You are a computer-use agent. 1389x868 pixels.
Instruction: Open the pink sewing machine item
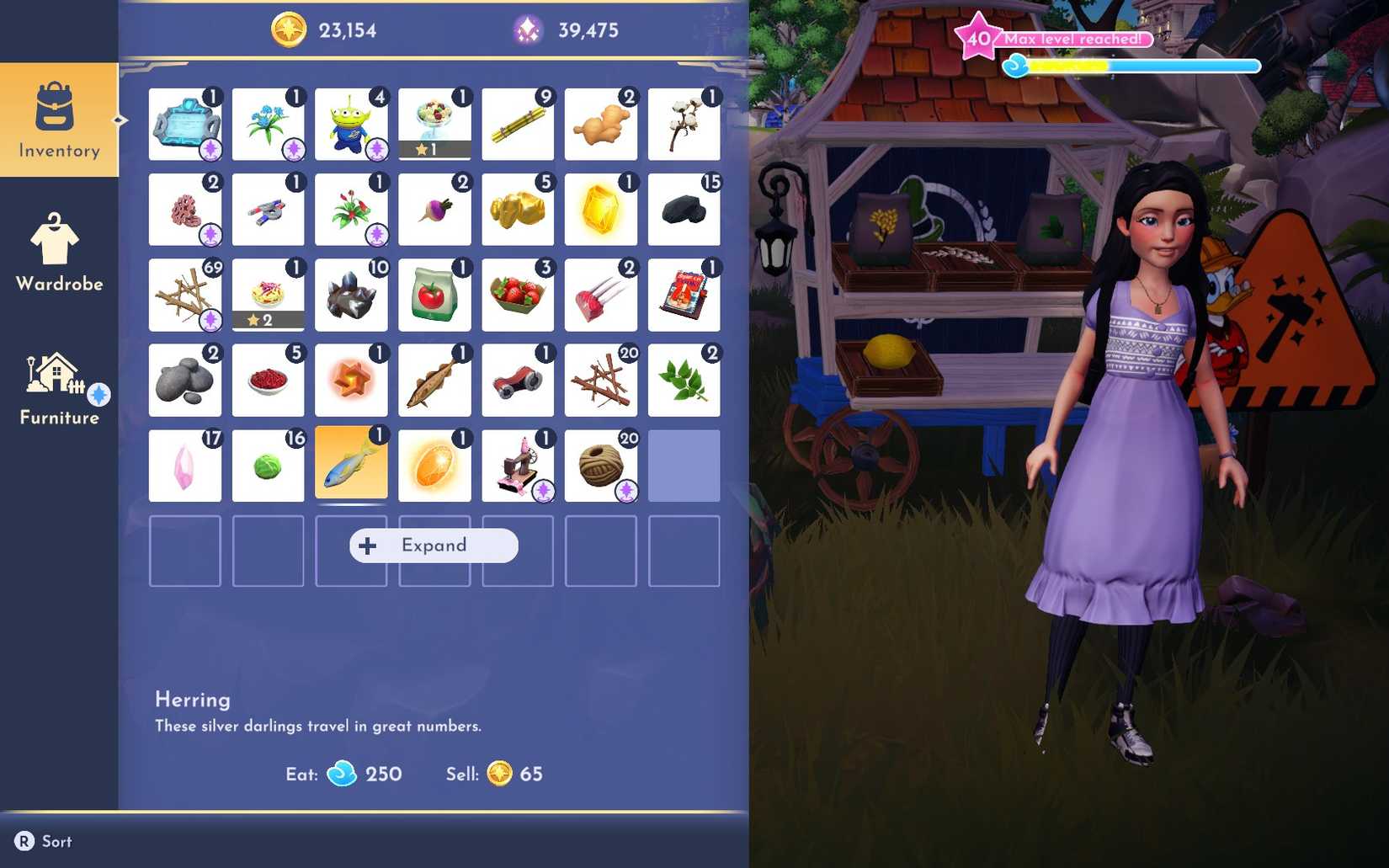click(x=518, y=465)
